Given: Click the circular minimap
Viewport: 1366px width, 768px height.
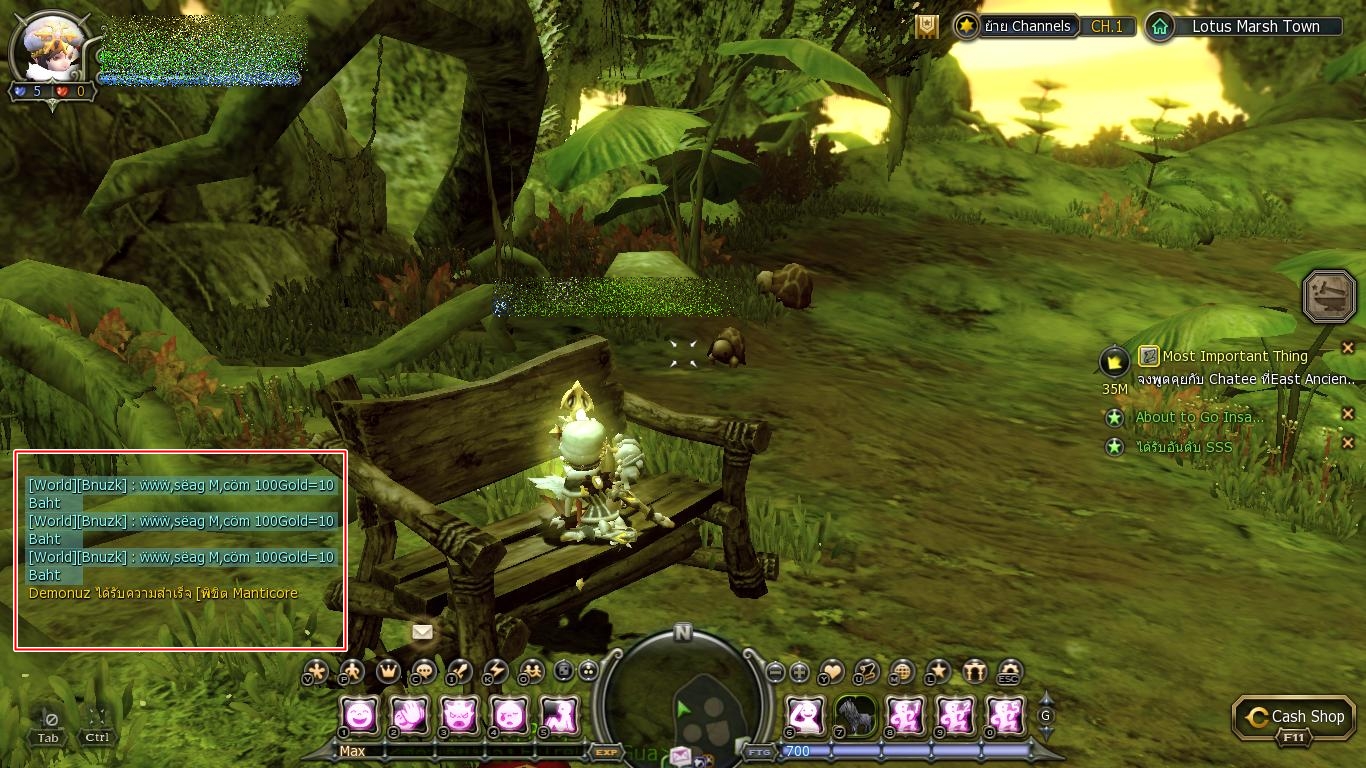Looking at the screenshot, I should point(683,702).
